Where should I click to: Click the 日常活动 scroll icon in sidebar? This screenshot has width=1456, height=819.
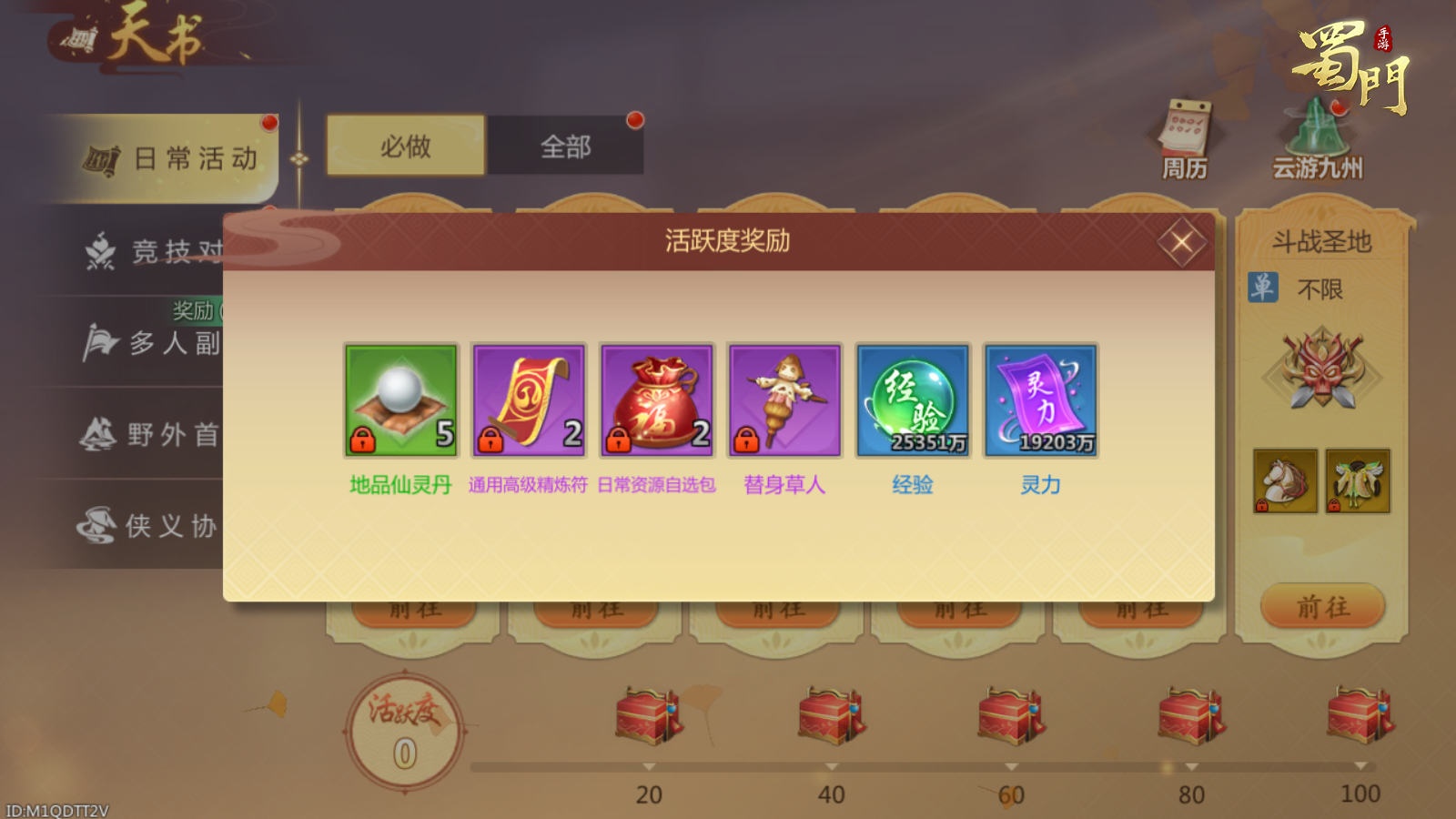pyautogui.click(x=102, y=157)
